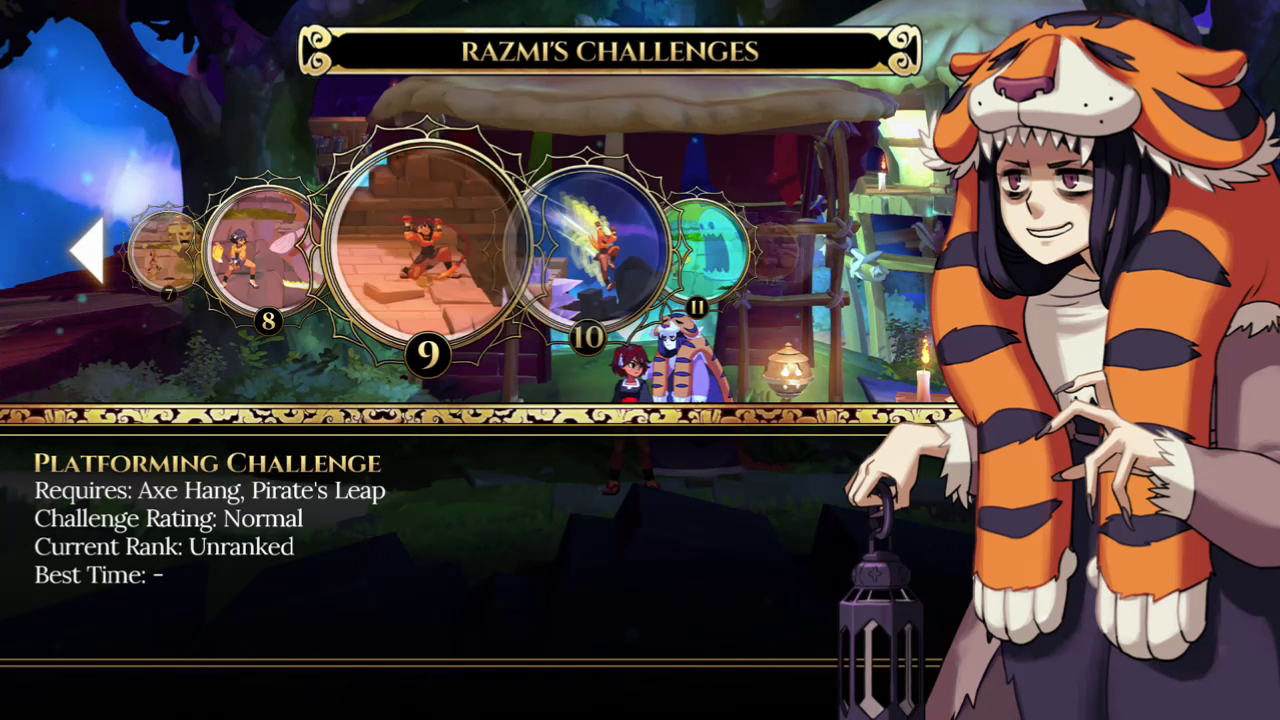1280x720 pixels.
Task: Click the left arrow to scroll challenges
Action: [88, 250]
